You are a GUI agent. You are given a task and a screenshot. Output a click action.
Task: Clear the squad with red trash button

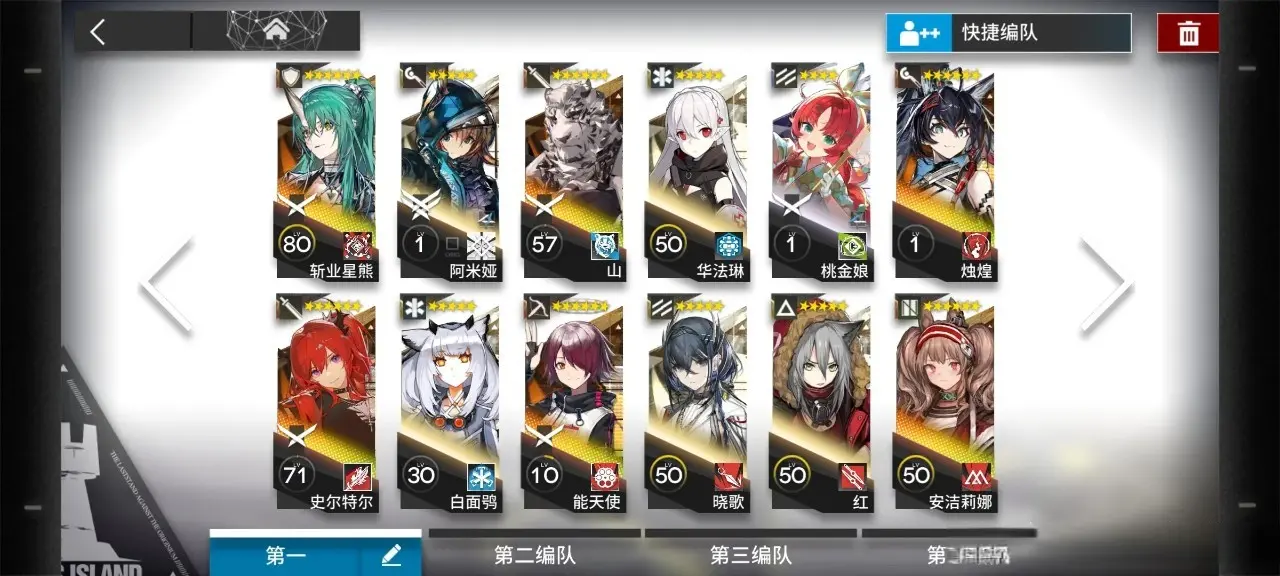pyautogui.click(x=1188, y=33)
